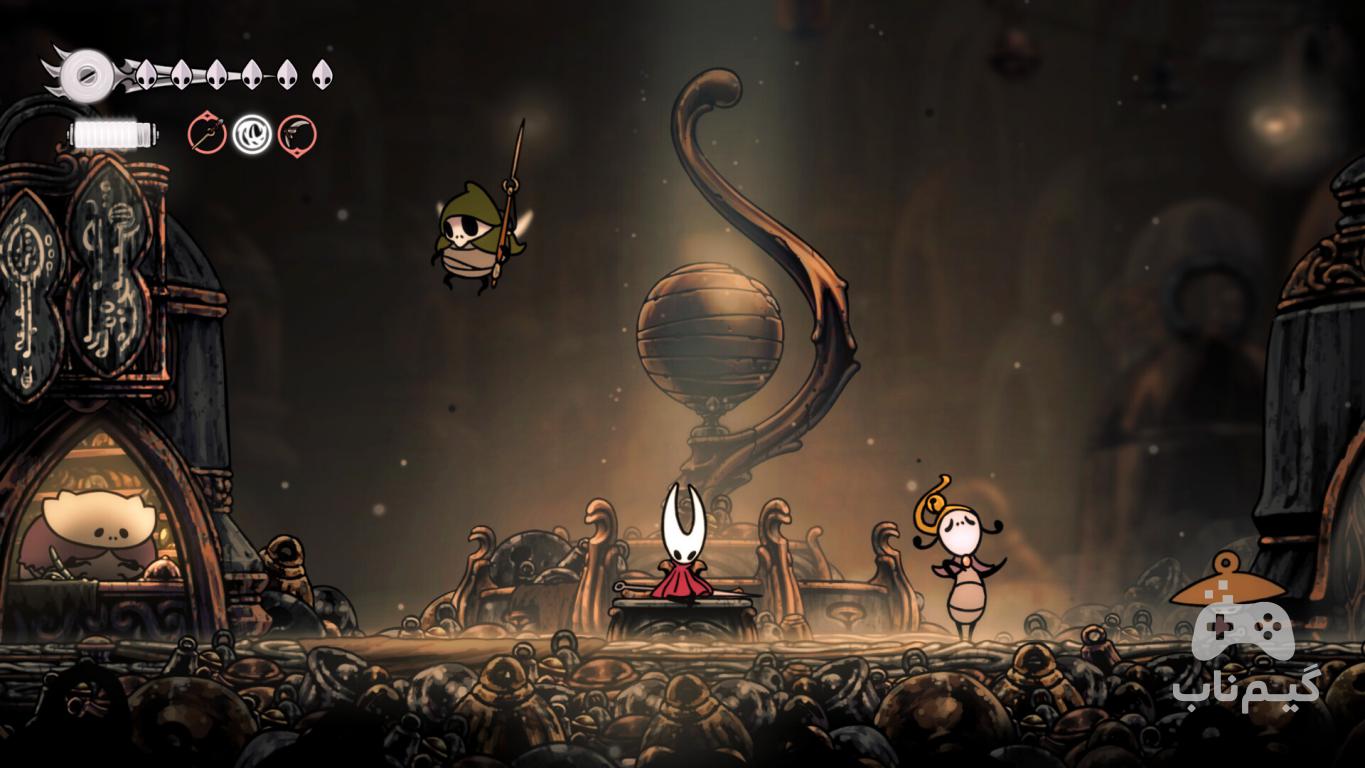Activate the glowing white silk skill icon

(252, 134)
